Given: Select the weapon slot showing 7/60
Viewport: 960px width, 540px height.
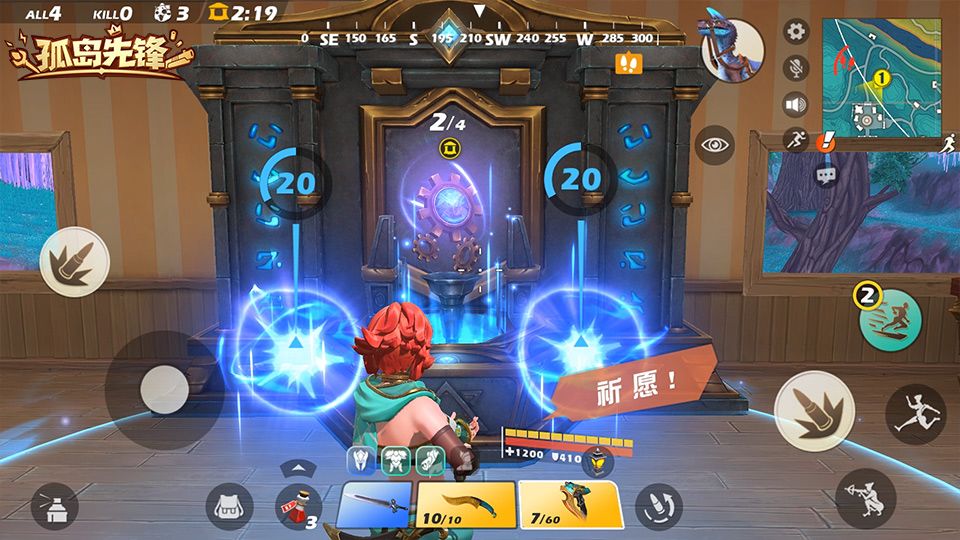Looking at the screenshot, I should point(569,504).
